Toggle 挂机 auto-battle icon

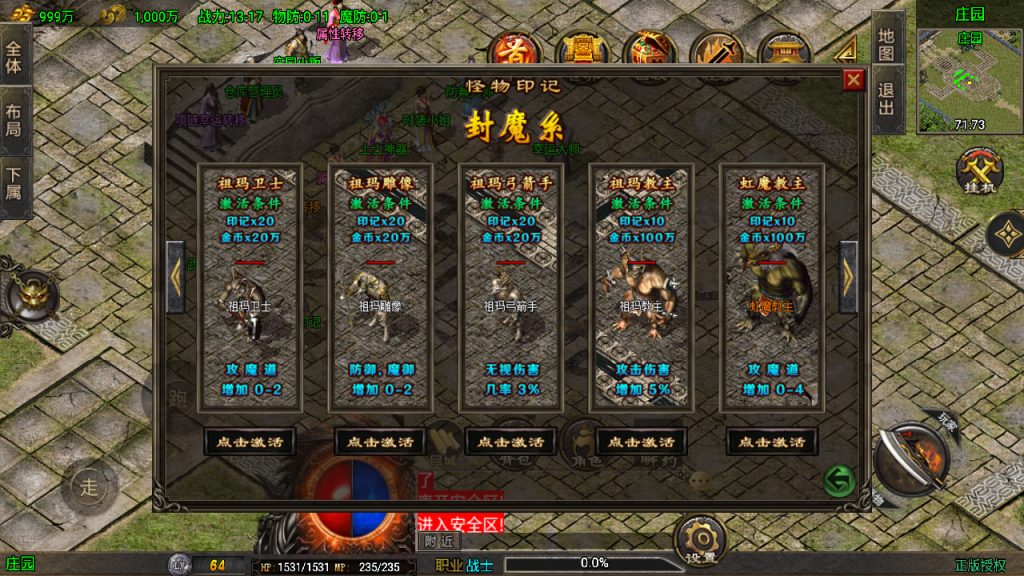(976, 172)
